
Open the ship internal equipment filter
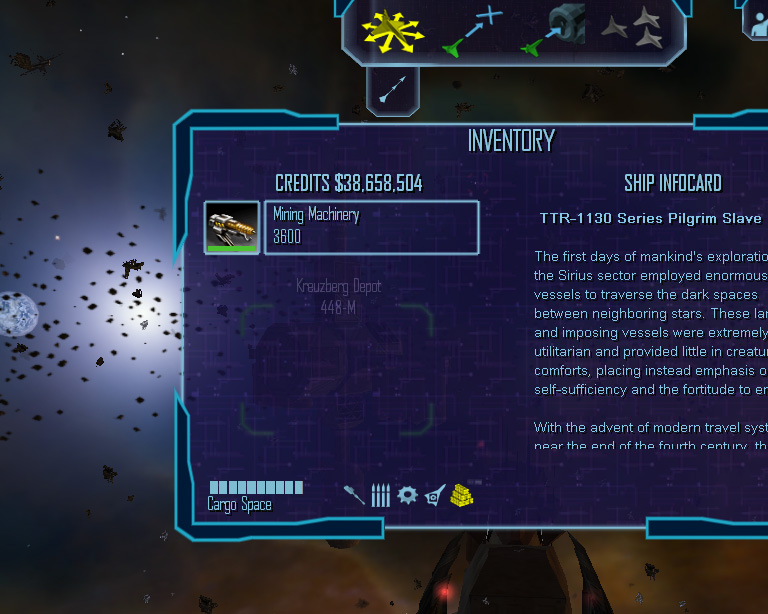click(x=434, y=495)
